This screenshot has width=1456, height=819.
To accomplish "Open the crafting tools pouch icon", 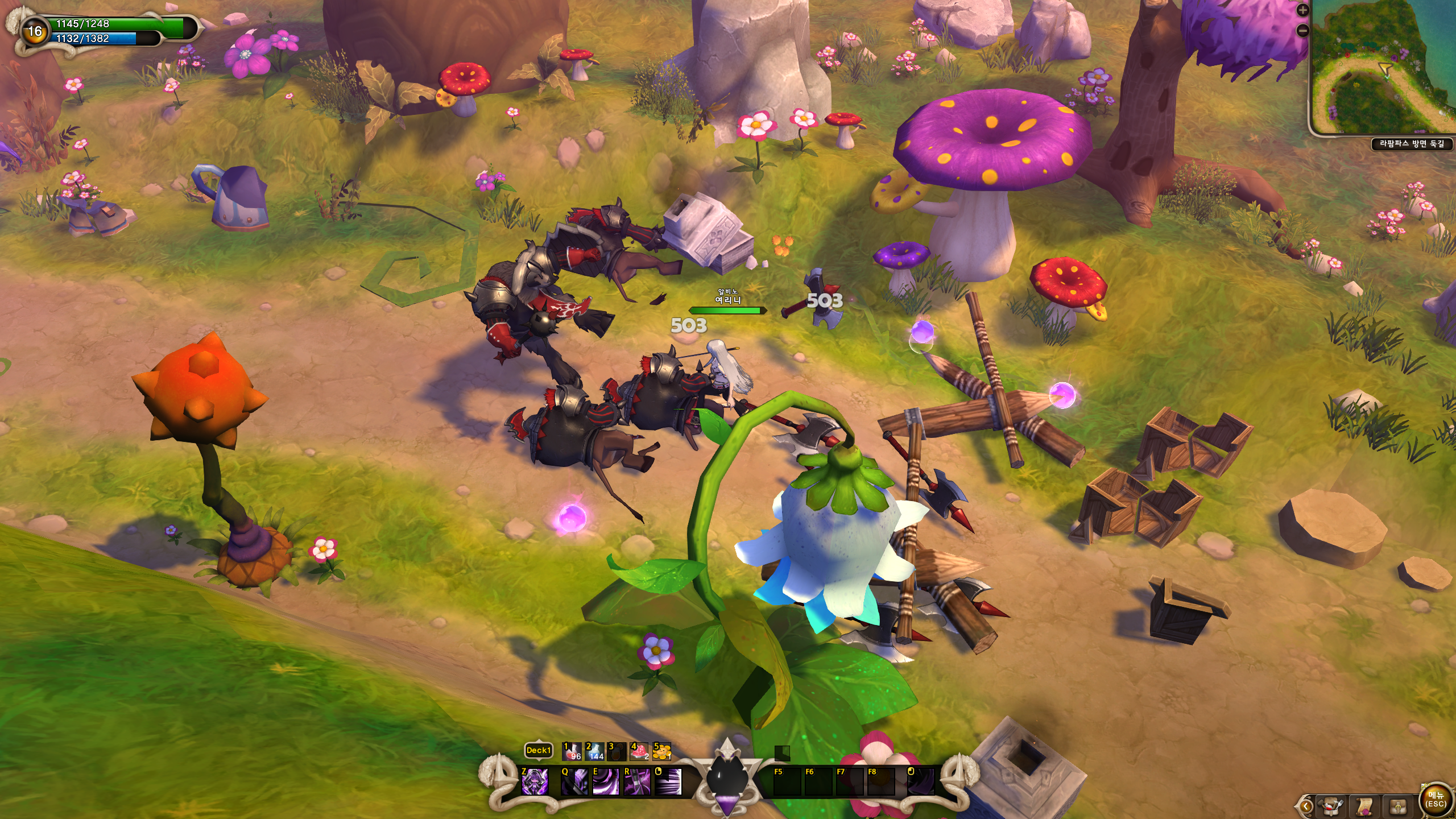I will click(x=1331, y=806).
